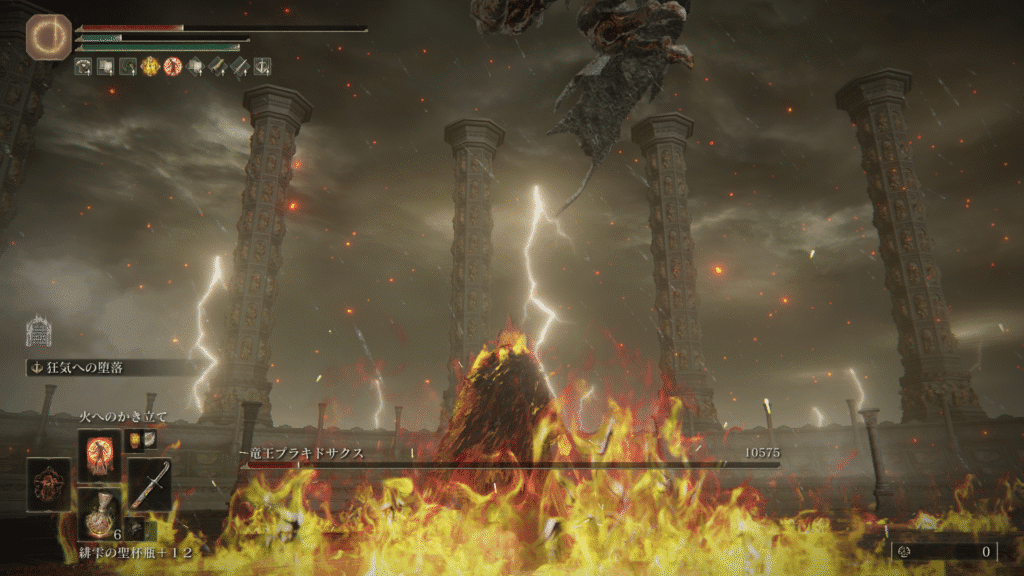The image size is (1024, 576).
Task: Select the right-hand curved sword slot
Action: (150, 484)
